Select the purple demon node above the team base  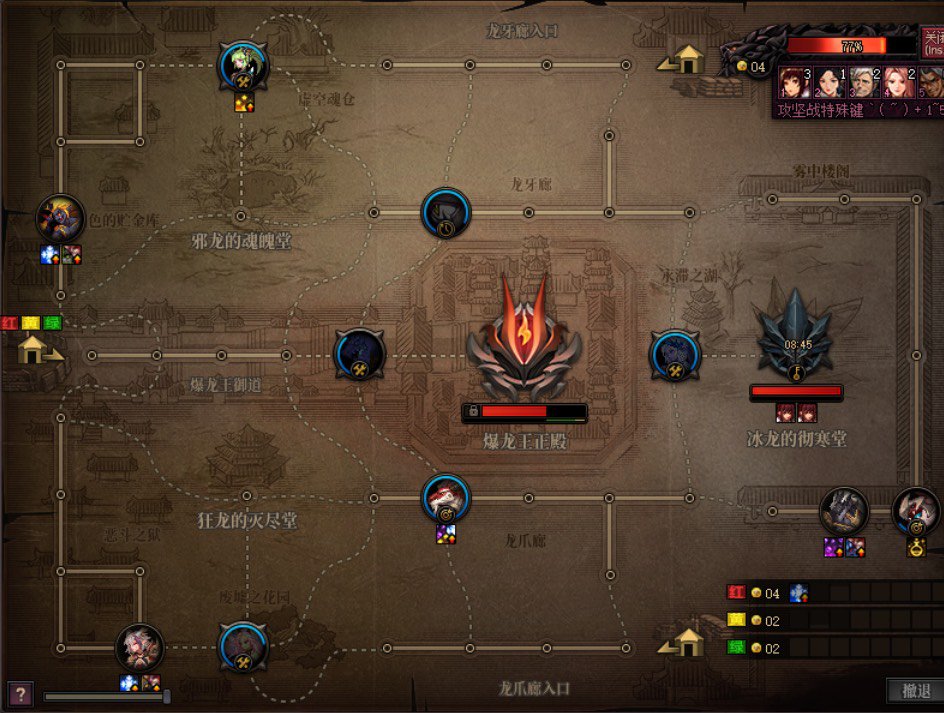60,219
